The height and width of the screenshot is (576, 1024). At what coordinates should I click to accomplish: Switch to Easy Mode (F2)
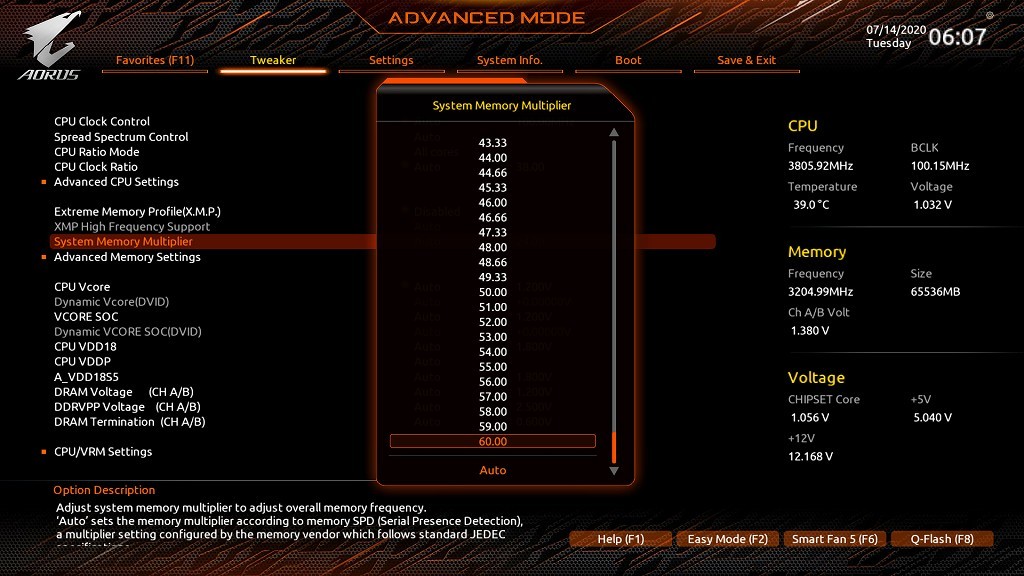[x=727, y=539]
